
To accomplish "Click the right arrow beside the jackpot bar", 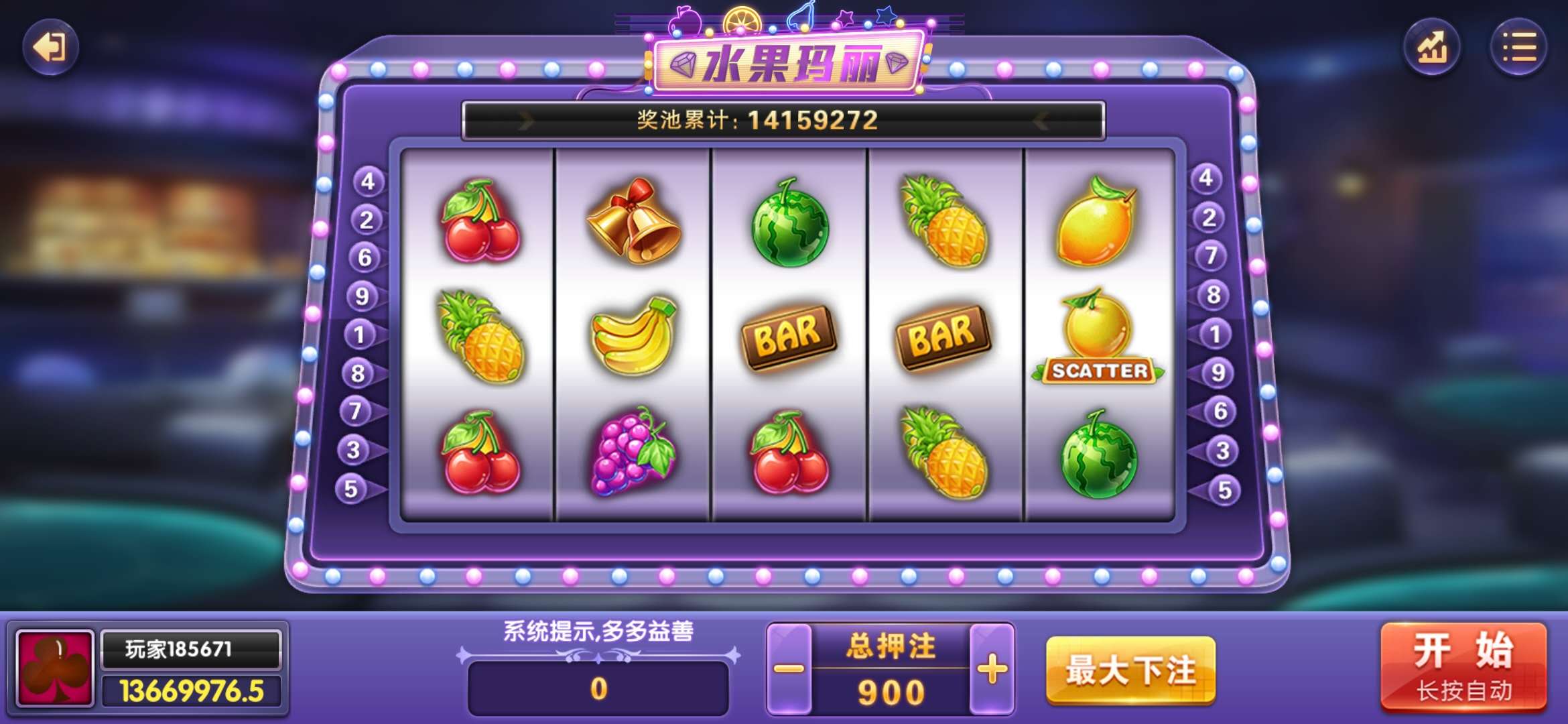I will (1041, 121).
